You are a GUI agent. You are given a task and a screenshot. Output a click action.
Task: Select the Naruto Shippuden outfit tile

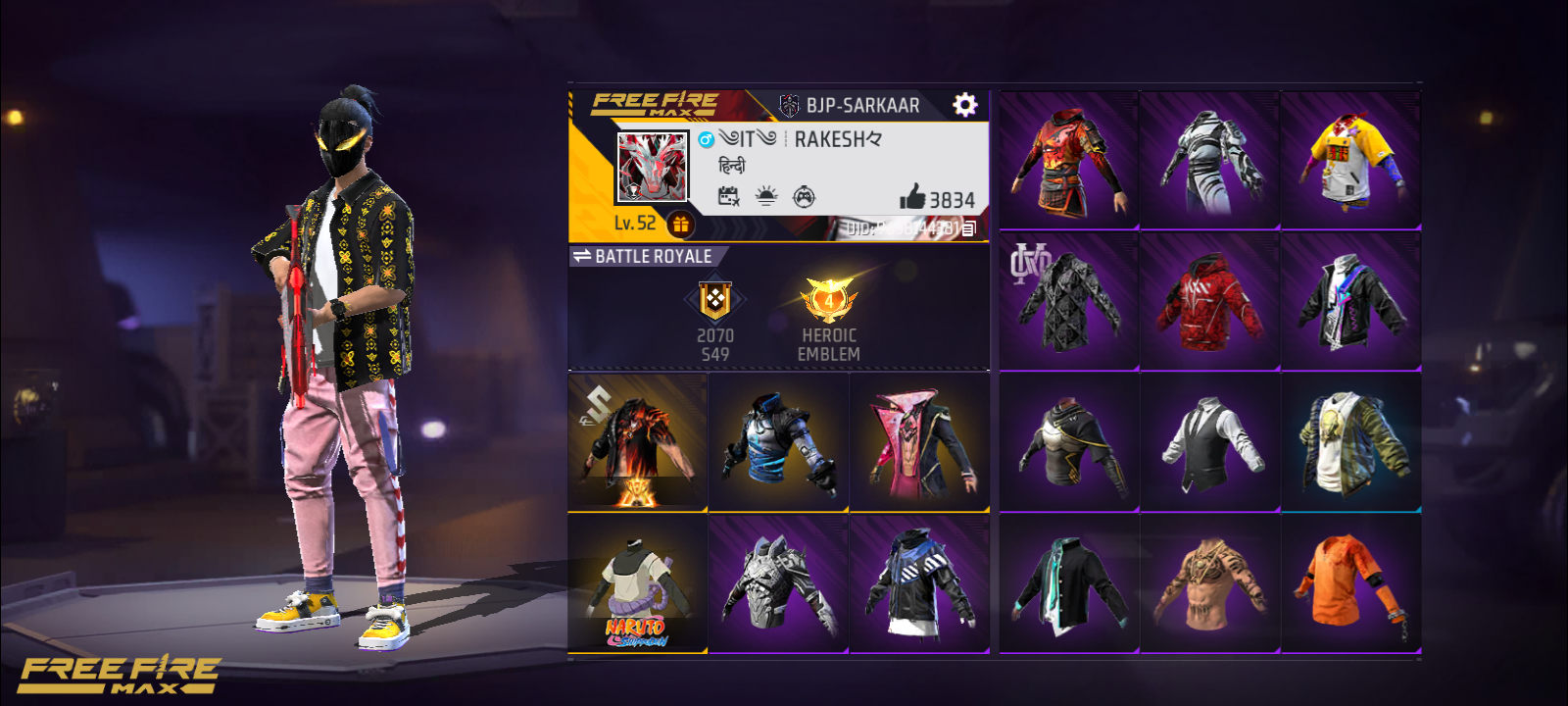pyautogui.click(x=637, y=584)
